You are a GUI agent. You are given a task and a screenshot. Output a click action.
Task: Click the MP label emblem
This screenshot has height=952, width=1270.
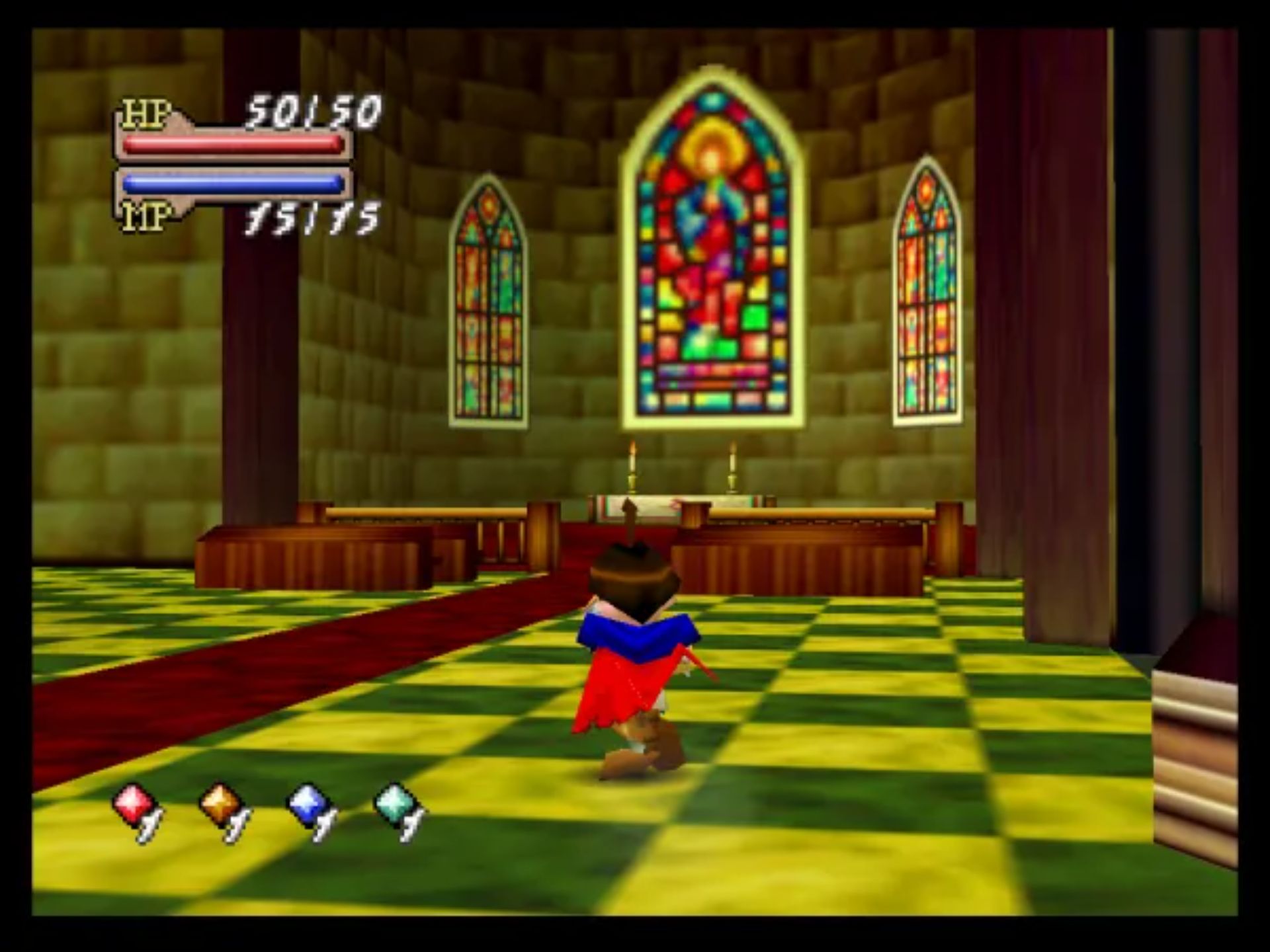(x=147, y=216)
